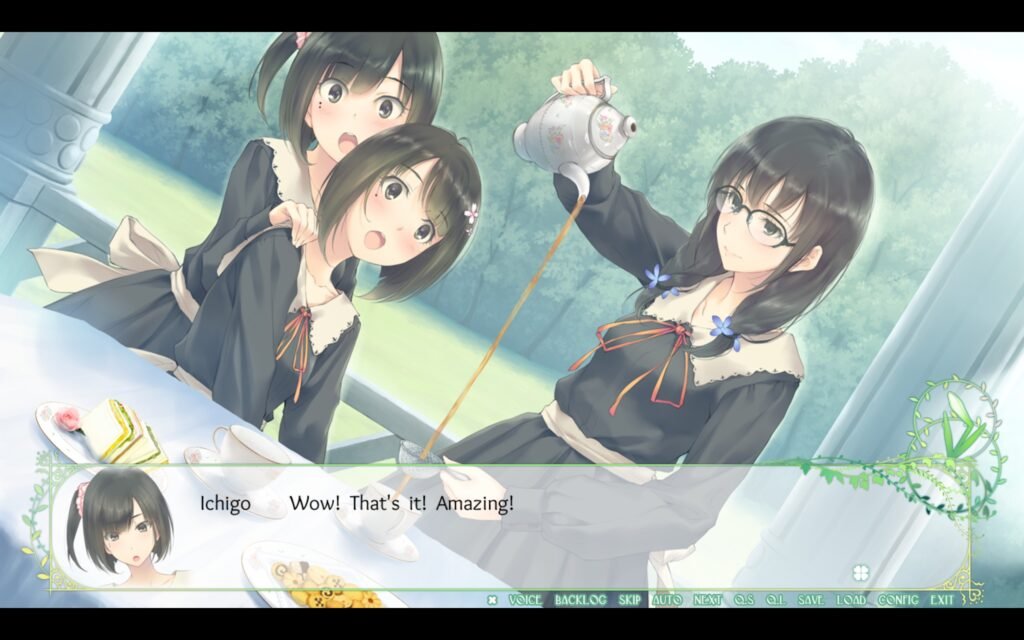Click NEXT in the bottom menu bar
1024x640 pixels.
point(708,600)
